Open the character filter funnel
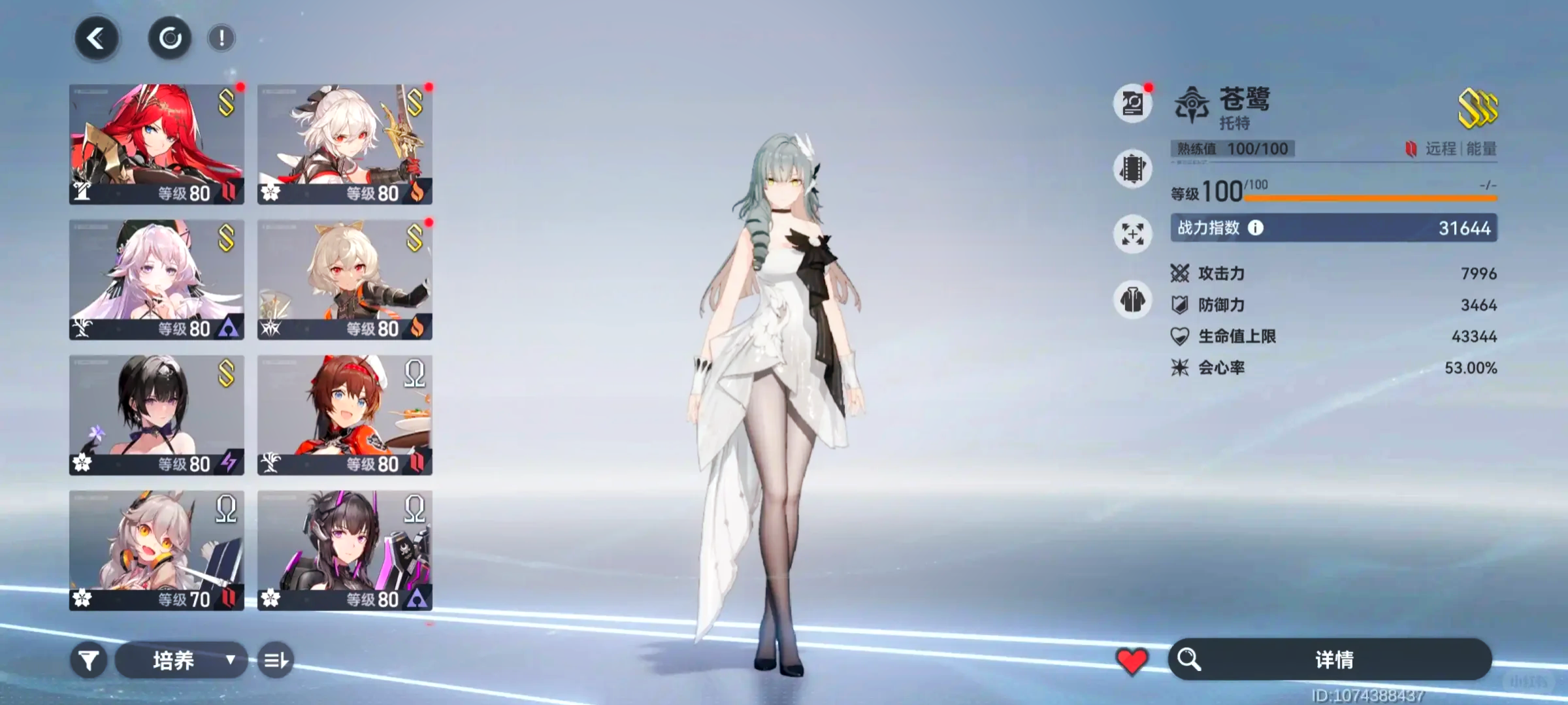Image resolution: width=1568 pixels, height=705 pixels. click(x=89, y=661)
